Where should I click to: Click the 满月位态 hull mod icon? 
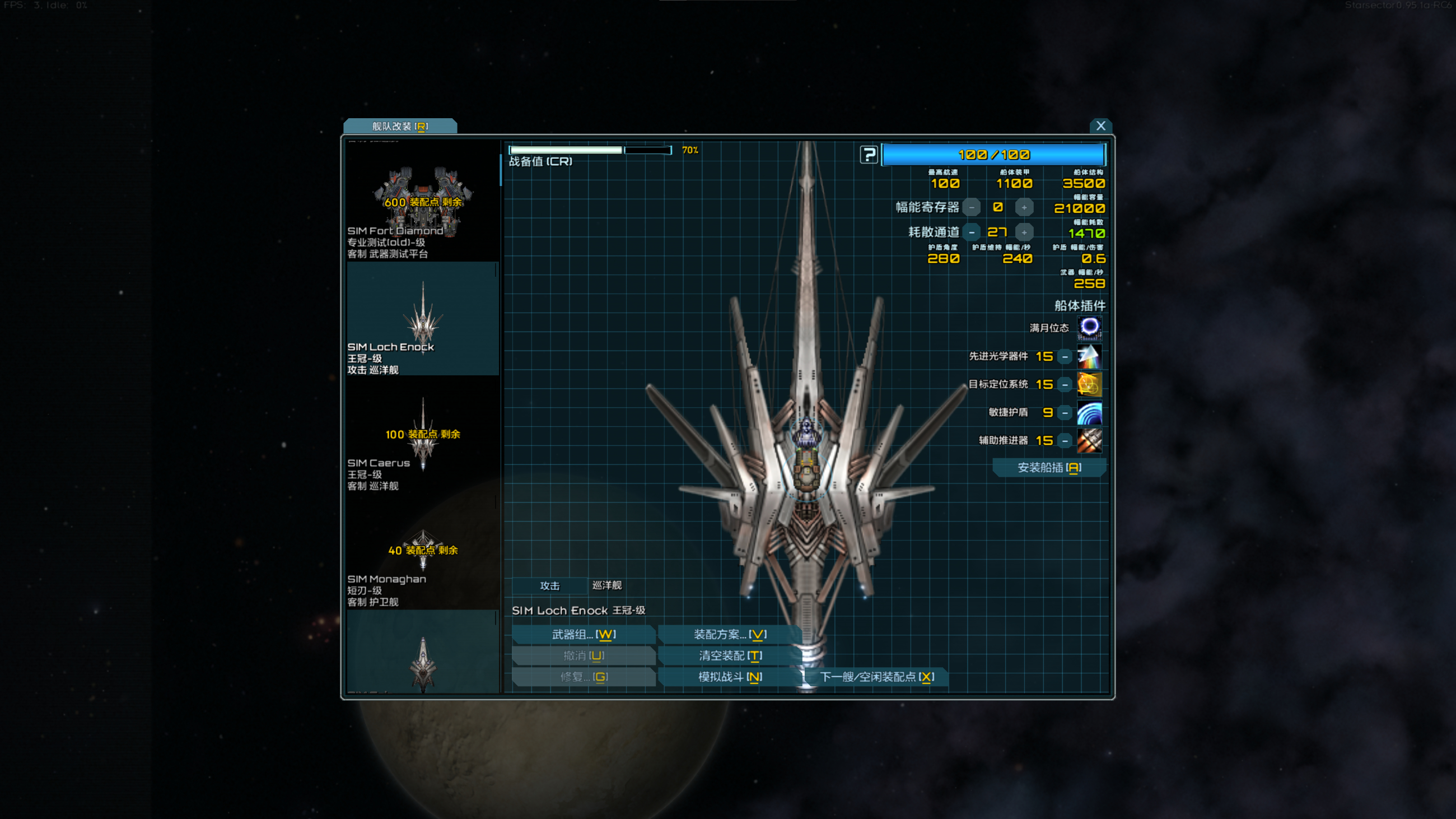(1089, 327)
